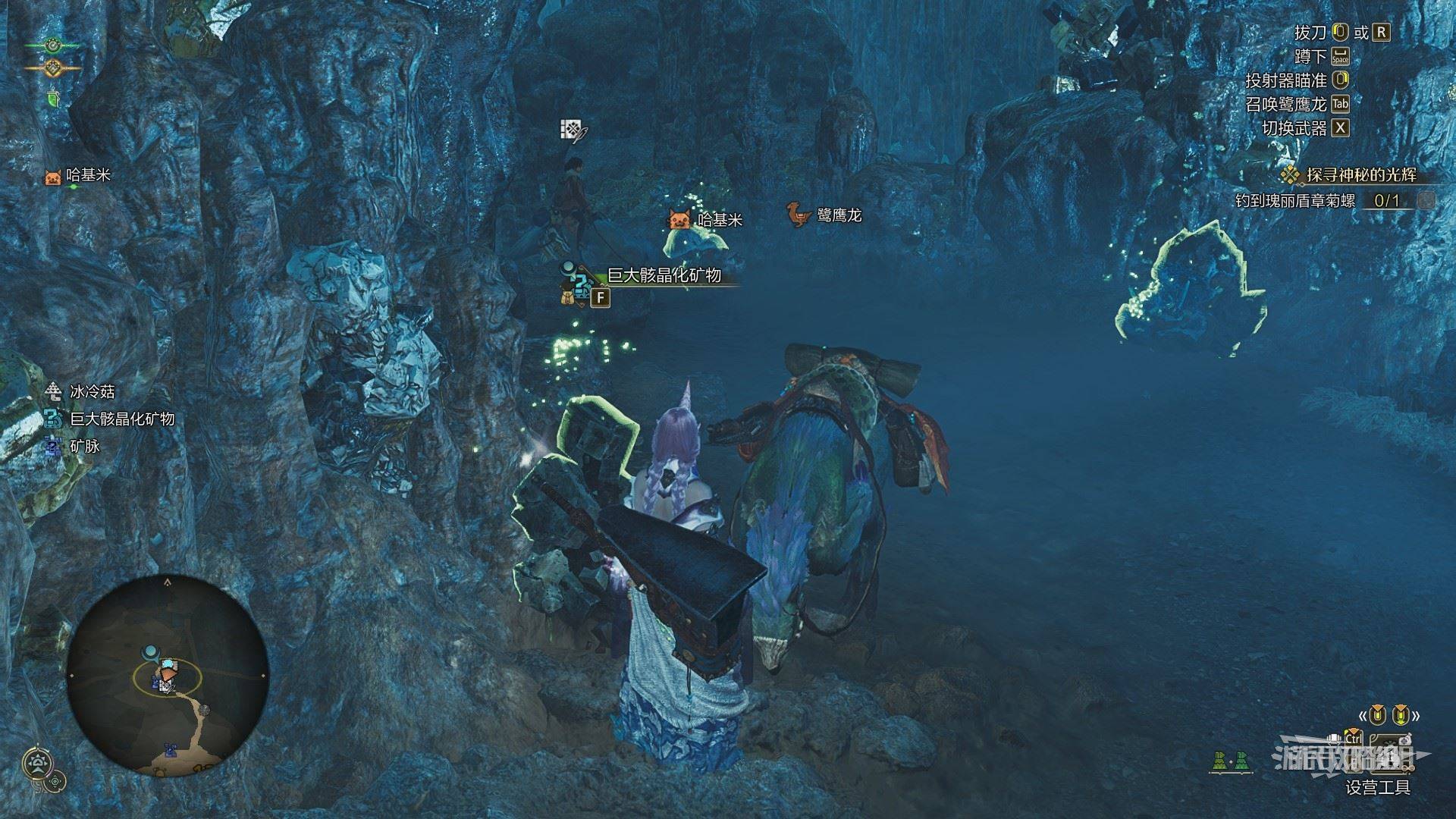Click the 巨大骸晶化矿物 gather prompt label

(664, 275)
